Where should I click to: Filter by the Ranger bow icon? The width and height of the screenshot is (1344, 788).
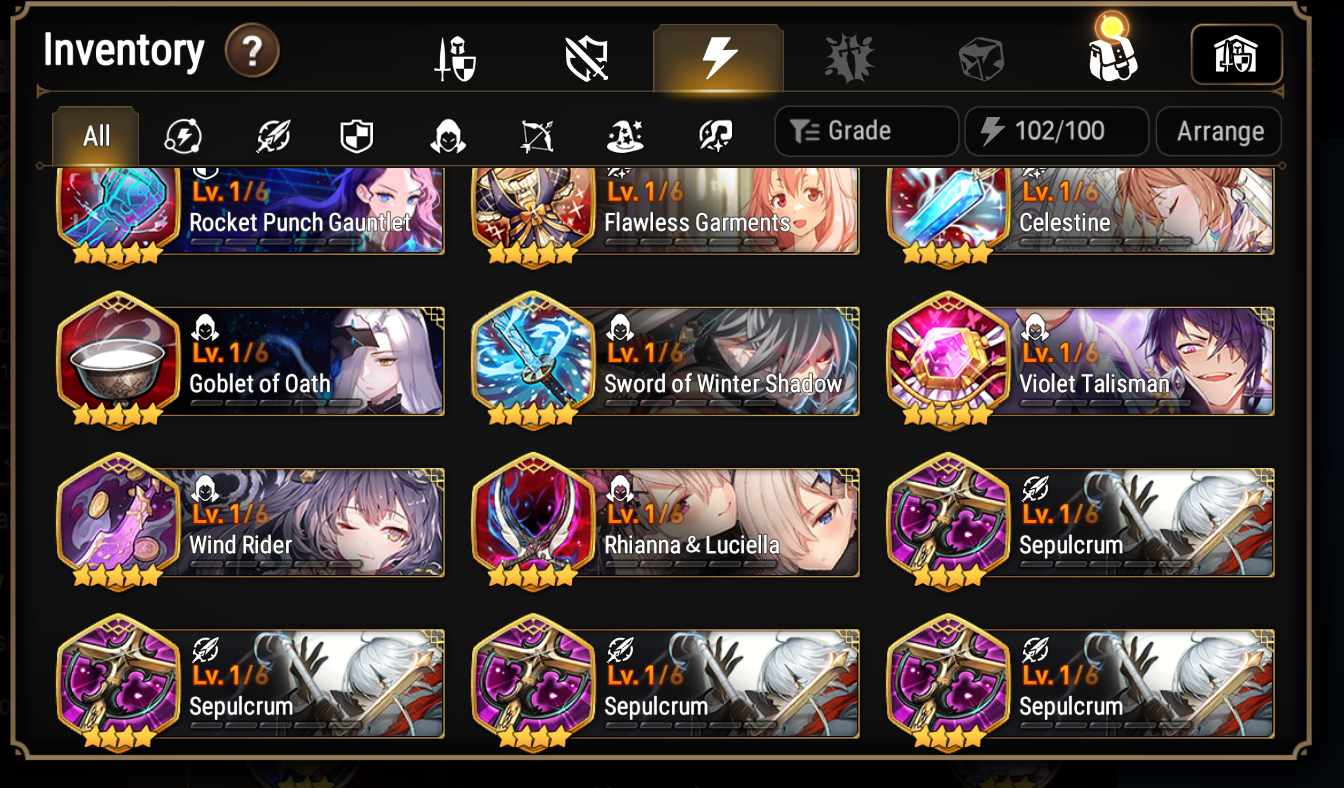pos(537,136)
